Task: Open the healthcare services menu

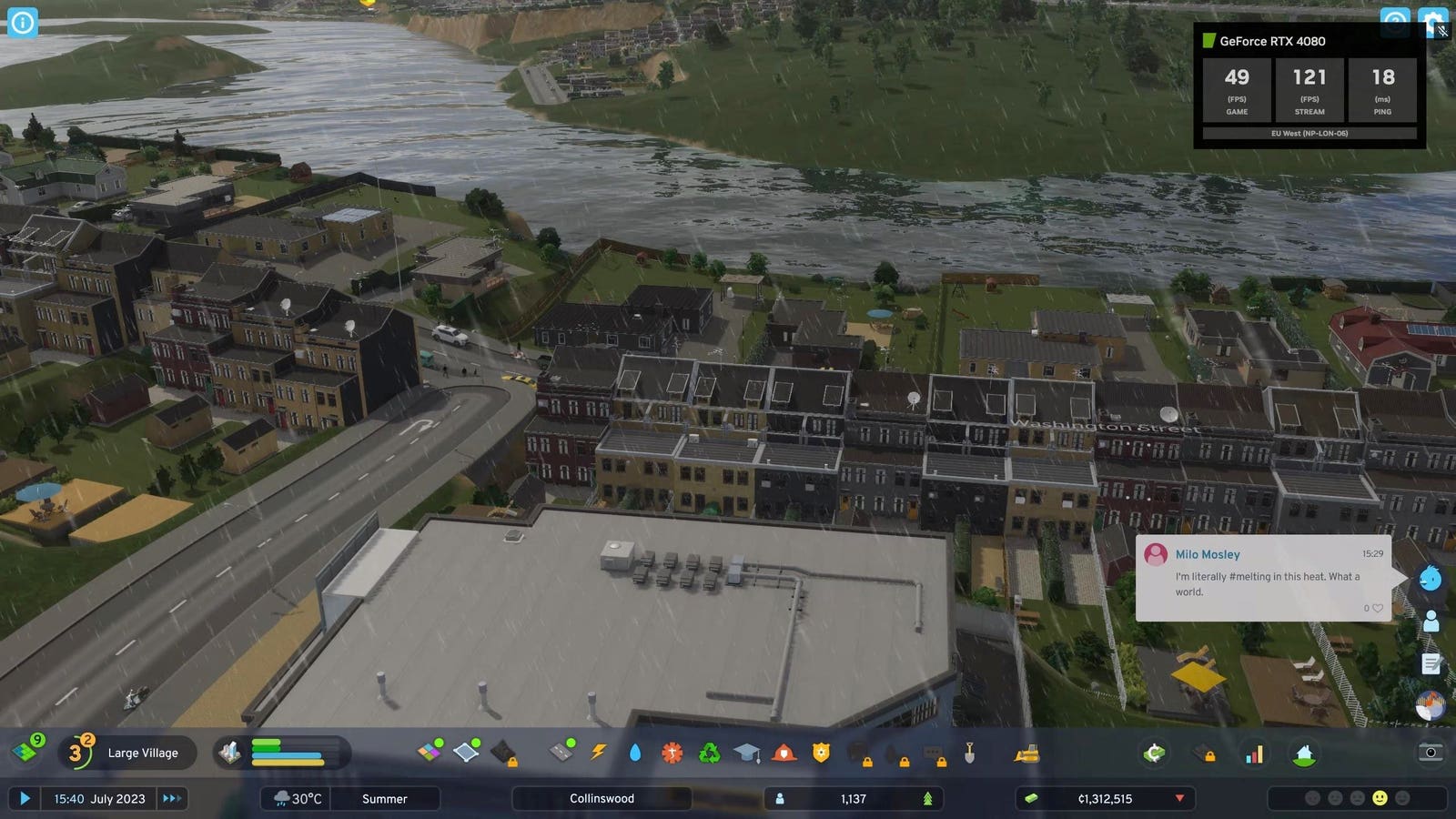Action: [672, 753]
